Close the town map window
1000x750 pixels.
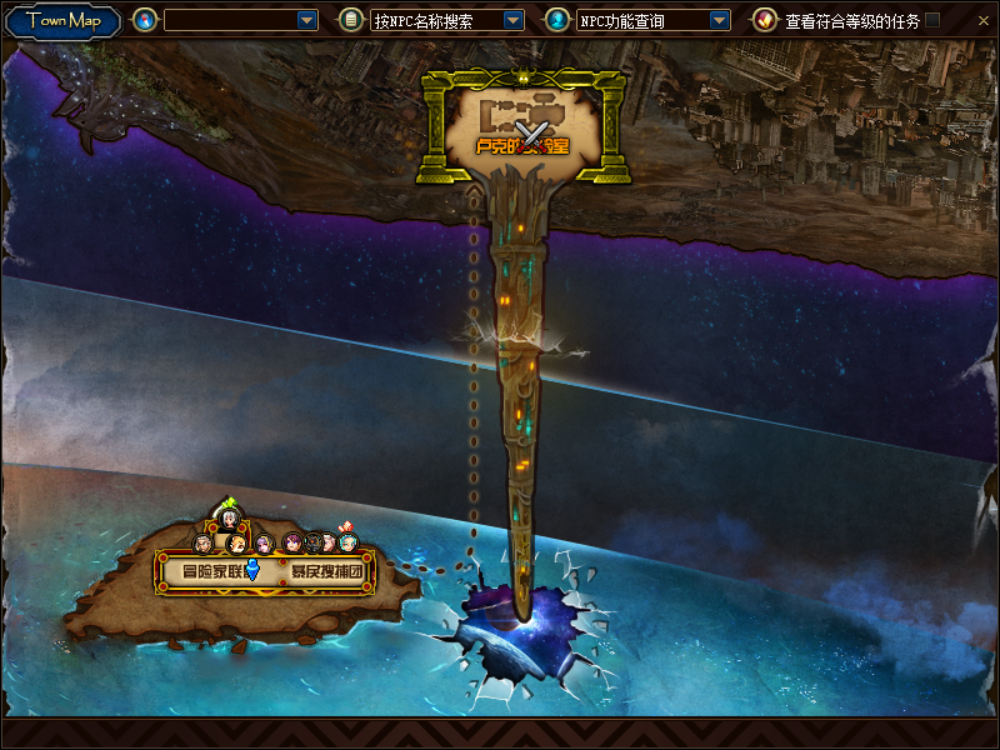[x=983, y=21]
